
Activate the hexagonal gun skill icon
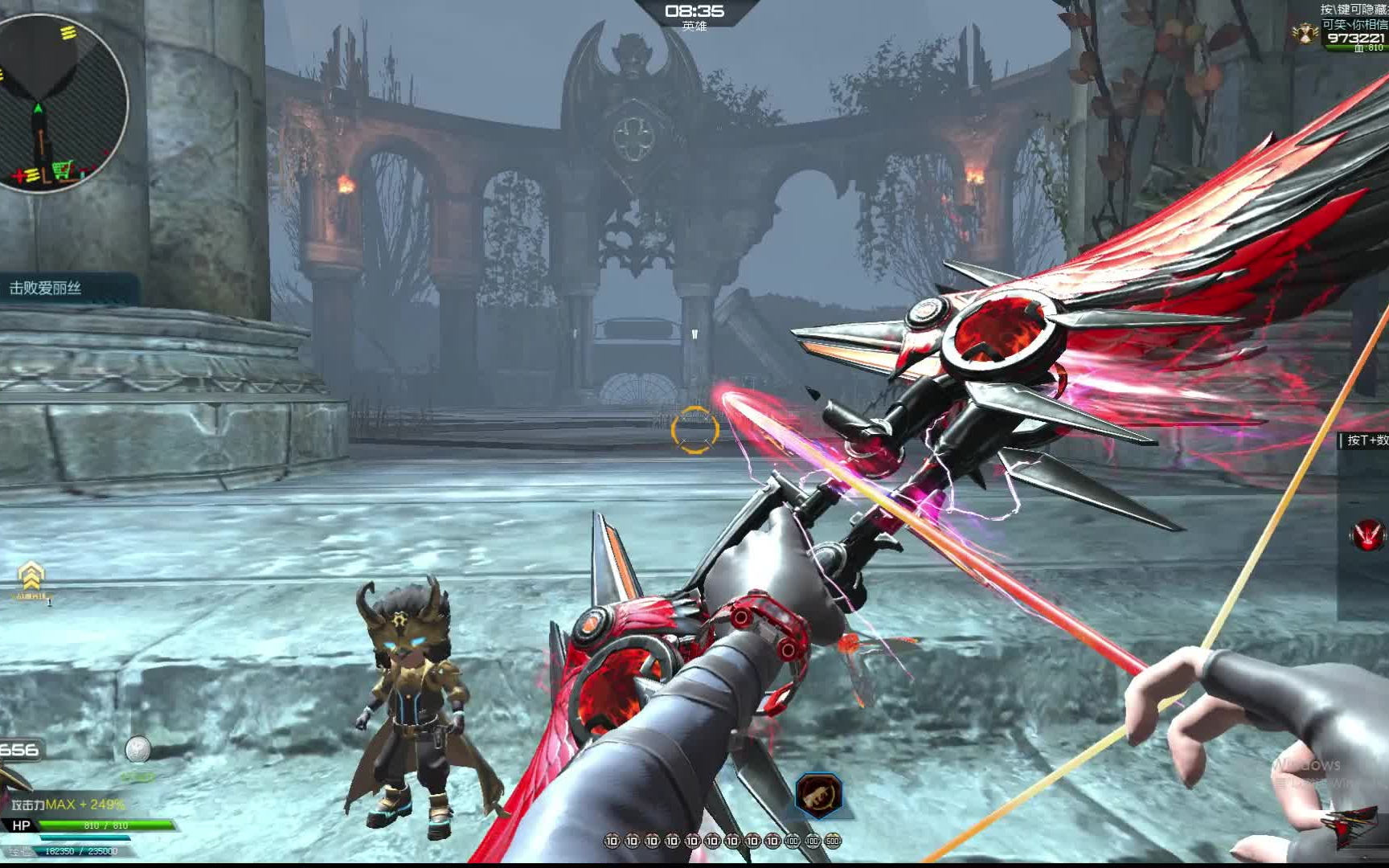[818, 794]
